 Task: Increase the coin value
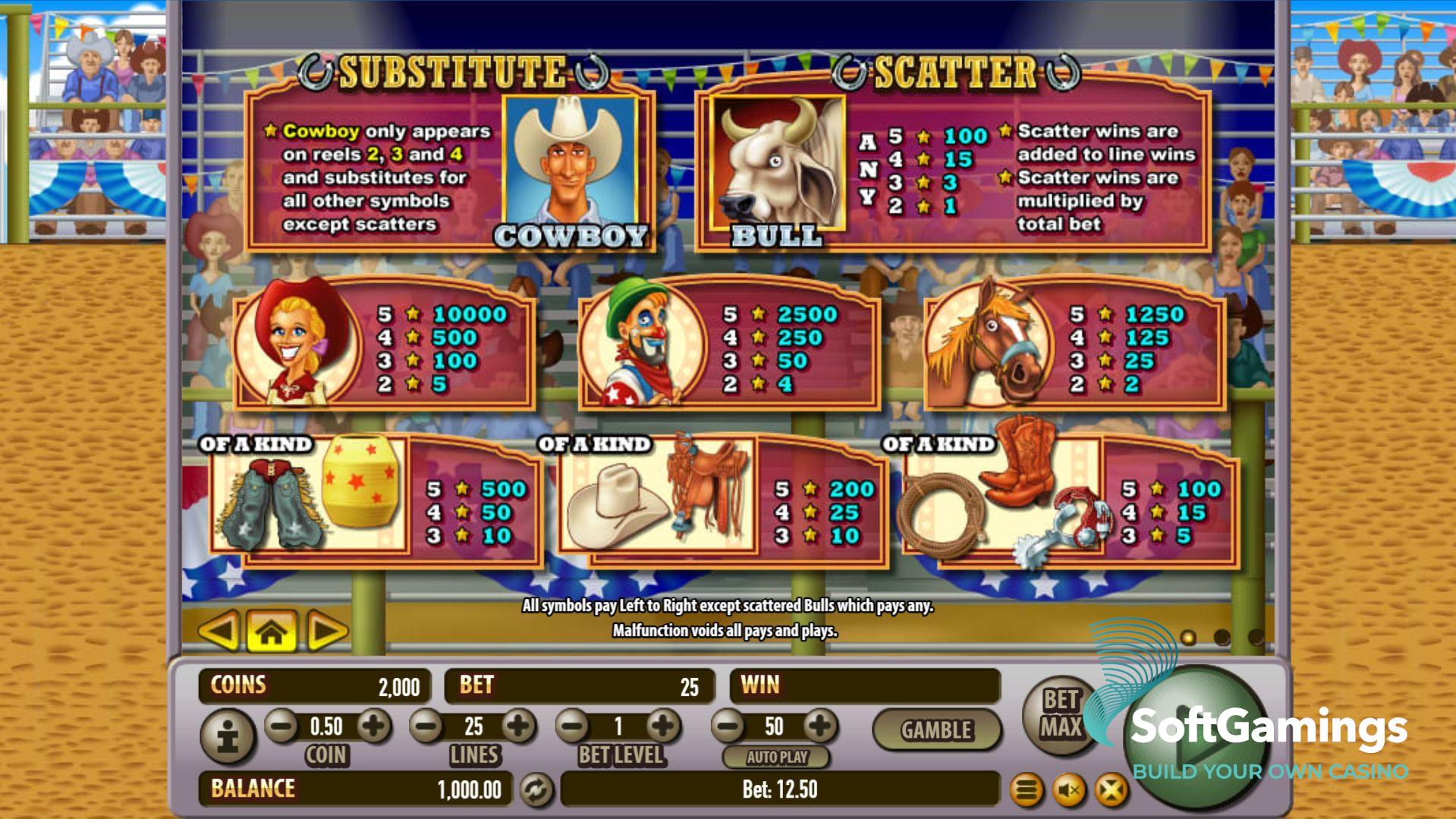pyautogui.click(x=373, y=726)
